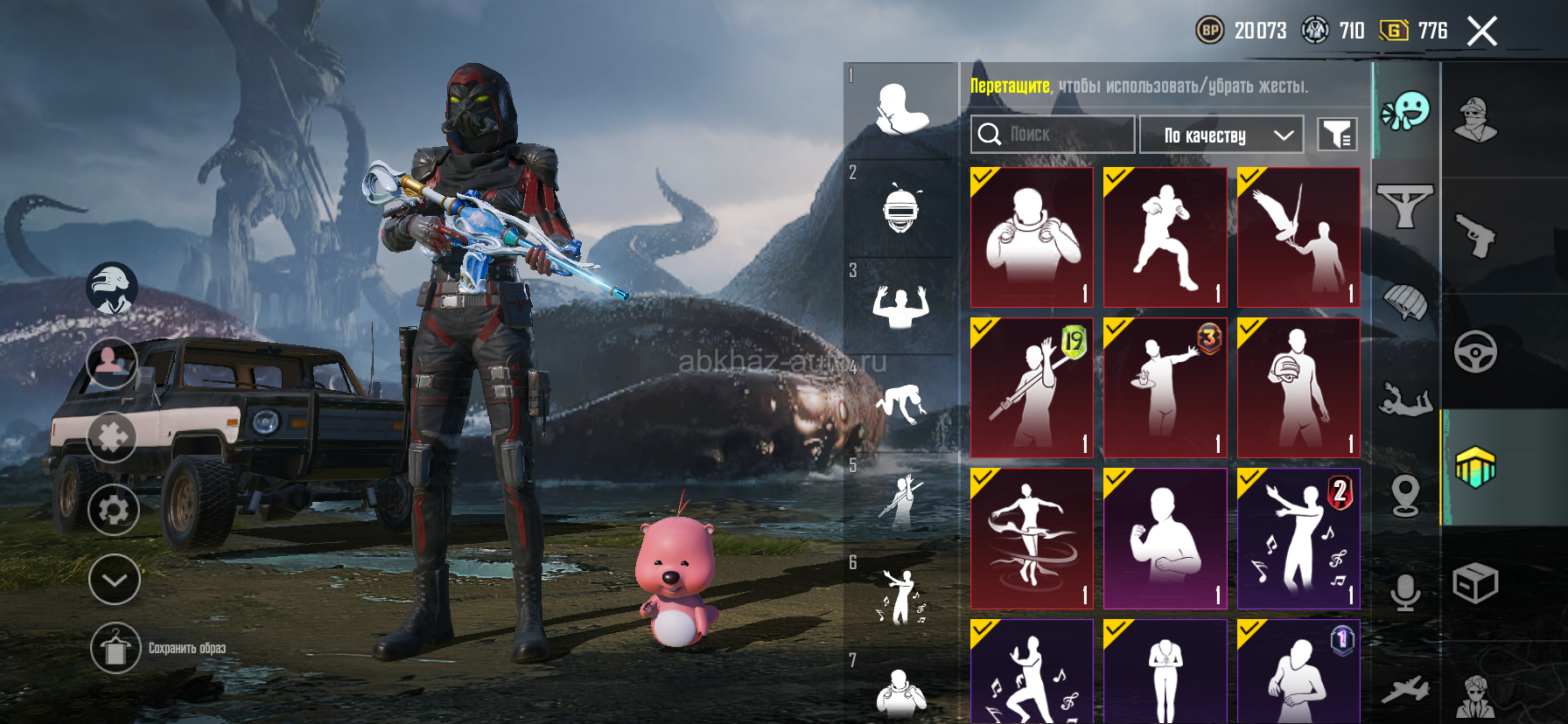The height and width of the screenshot is (724, 1568).
Task: Select the character outfit category with cap
Action: pos(1475,120)
